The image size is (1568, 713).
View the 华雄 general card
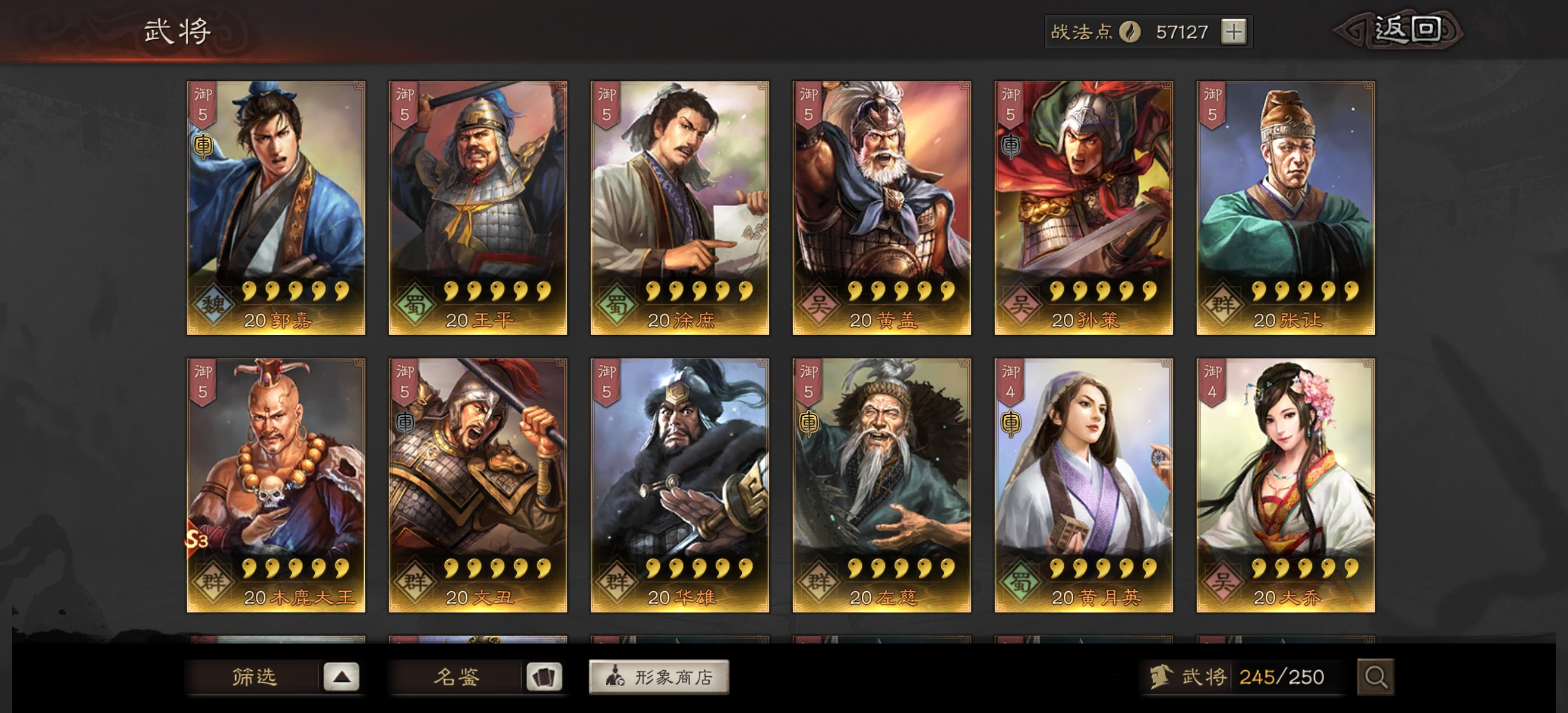click(x=680, y=485)
